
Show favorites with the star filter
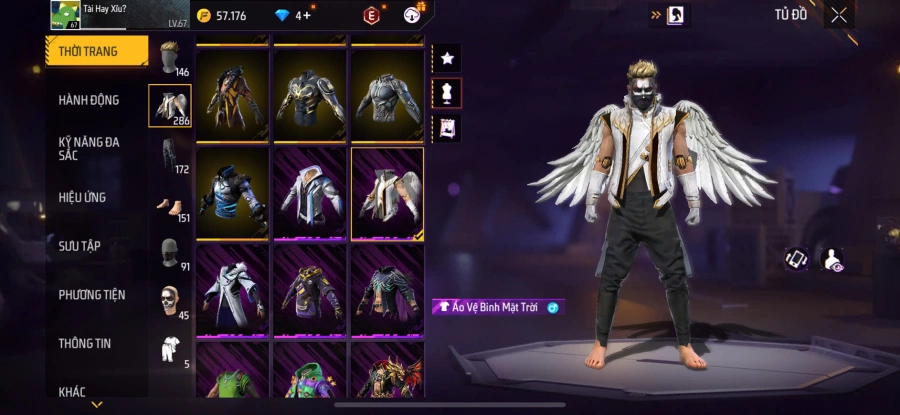coord(446,58)
